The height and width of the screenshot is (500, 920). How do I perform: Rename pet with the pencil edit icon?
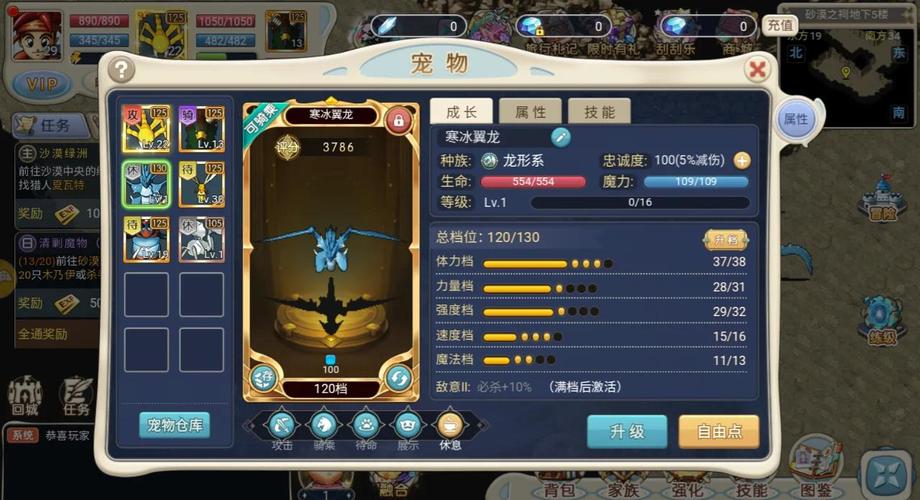pyautogui.click(x=560, y=137)
